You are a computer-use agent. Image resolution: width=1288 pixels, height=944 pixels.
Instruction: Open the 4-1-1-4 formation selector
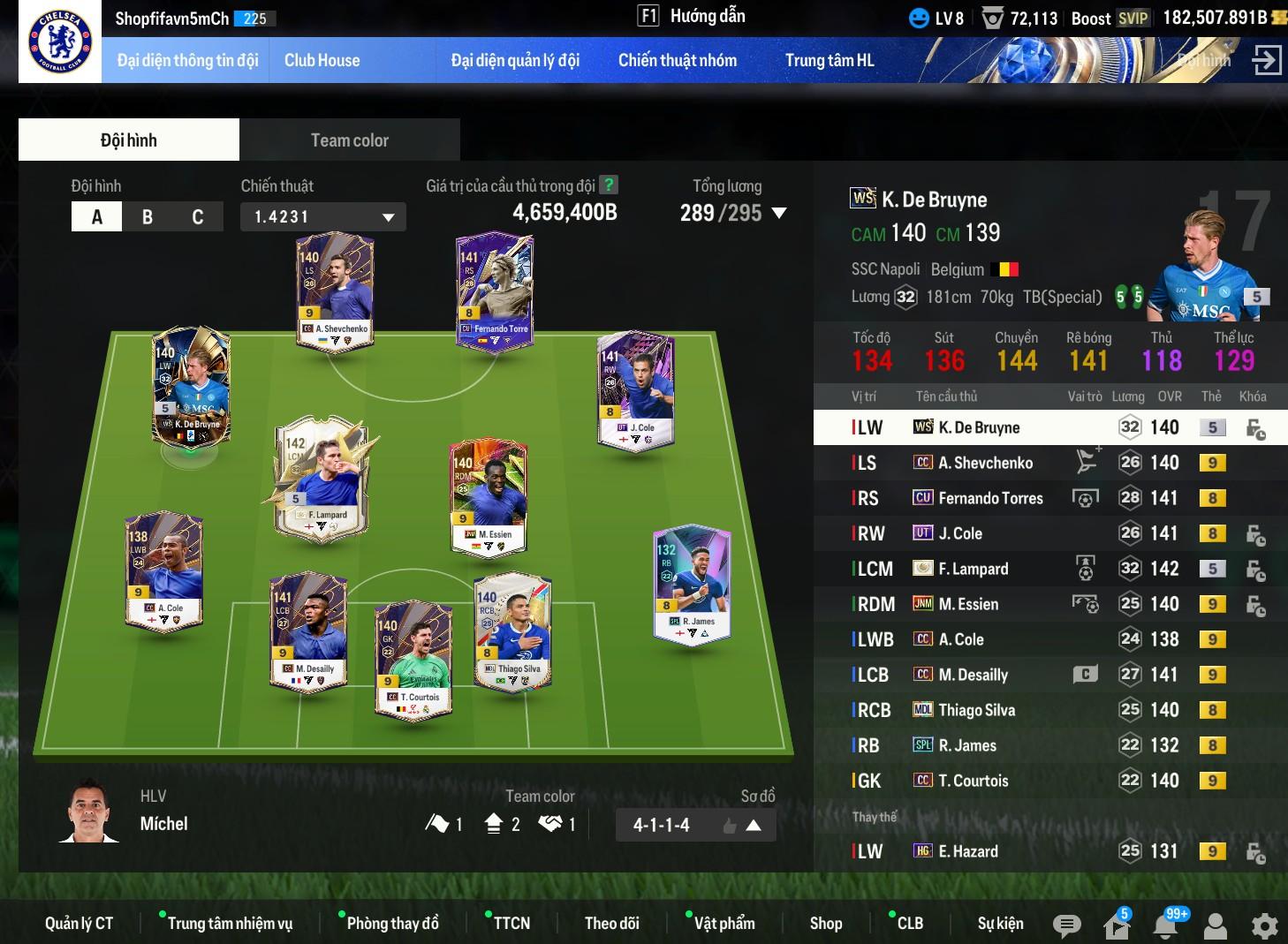click(695, 826)
